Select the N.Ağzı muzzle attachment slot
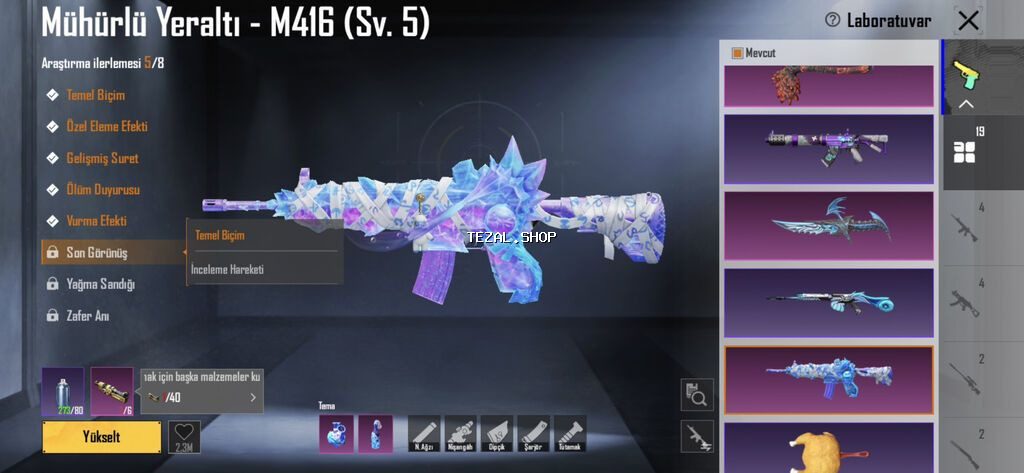Screen dimensions: 1024x473 click(424, 434)
